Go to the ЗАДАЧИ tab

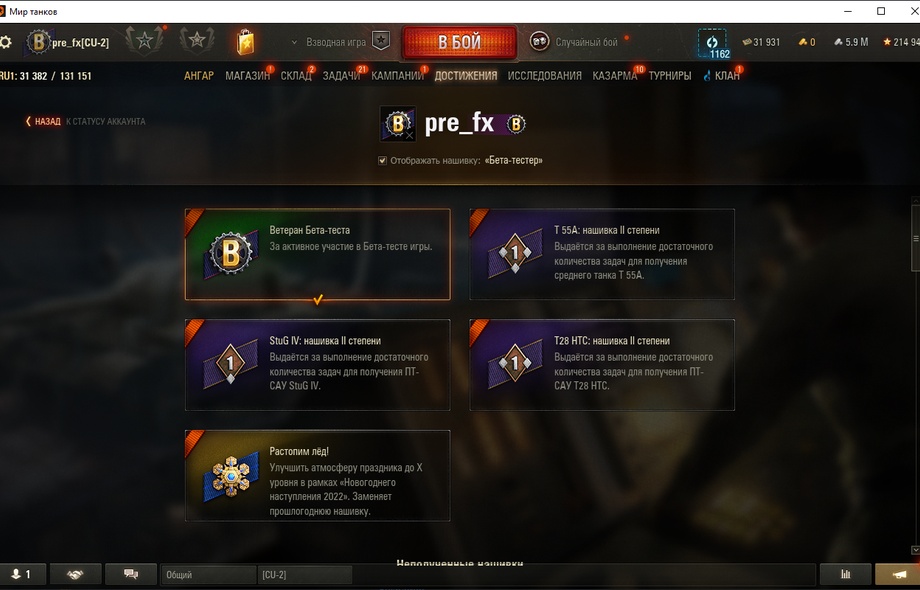pyautogui.click(x=341, y=76)
